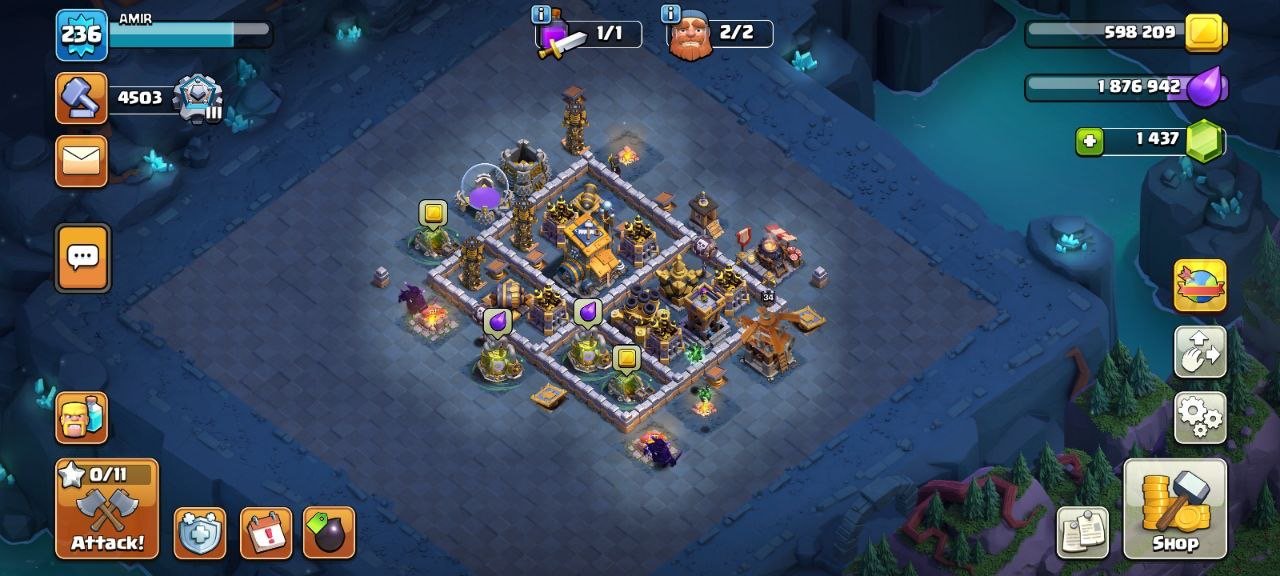Show info for the 1/1 sword counter
Viewport: 1280px width, 576px height.
coord(541,14)
